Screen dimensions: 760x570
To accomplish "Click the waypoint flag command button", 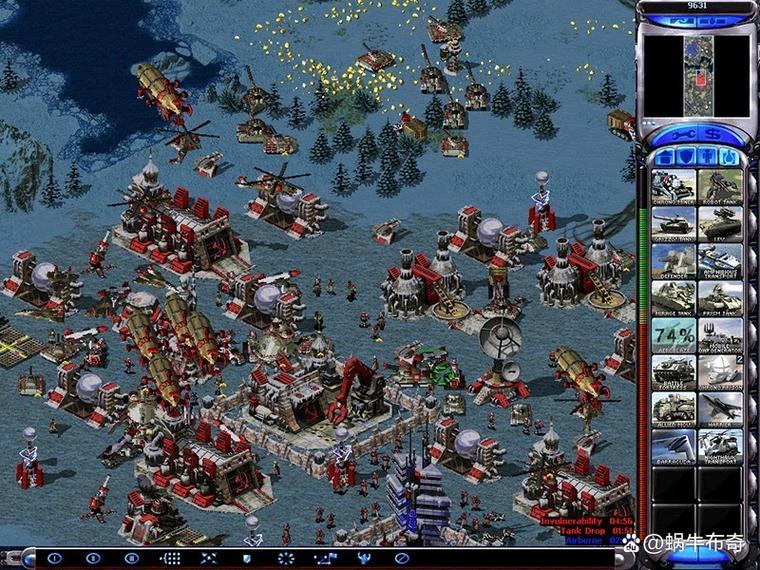I will point(325,557).
